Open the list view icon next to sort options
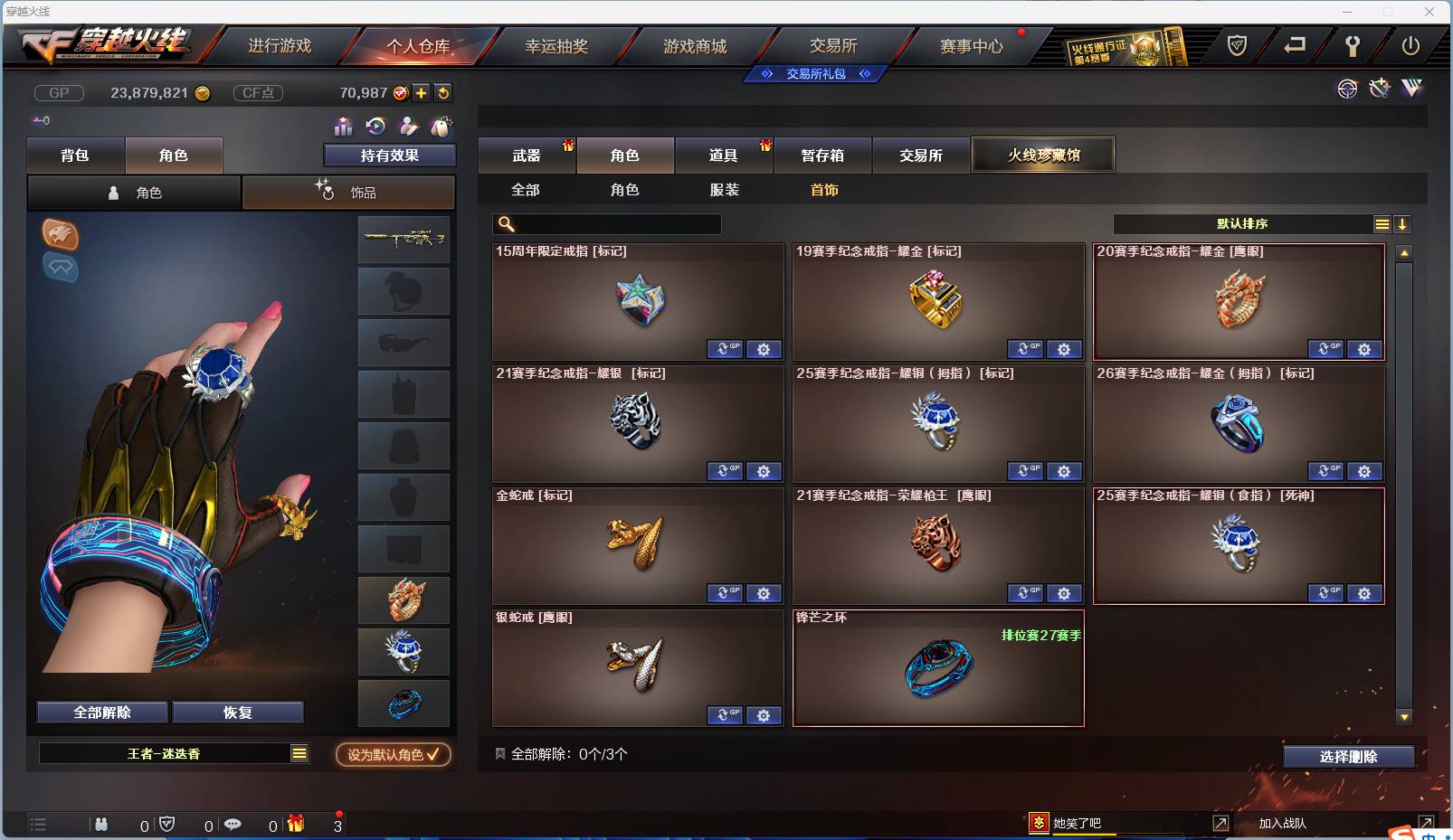The width and height of the screenshot is (1453, 840). tap(1382, 223)
